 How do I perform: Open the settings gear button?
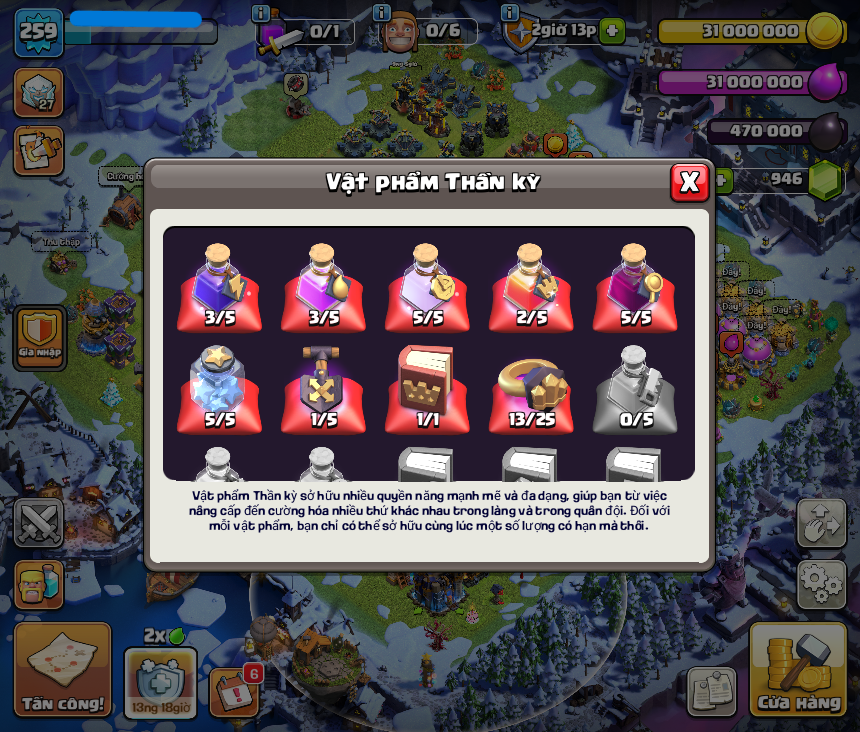(x=821, y=584)
